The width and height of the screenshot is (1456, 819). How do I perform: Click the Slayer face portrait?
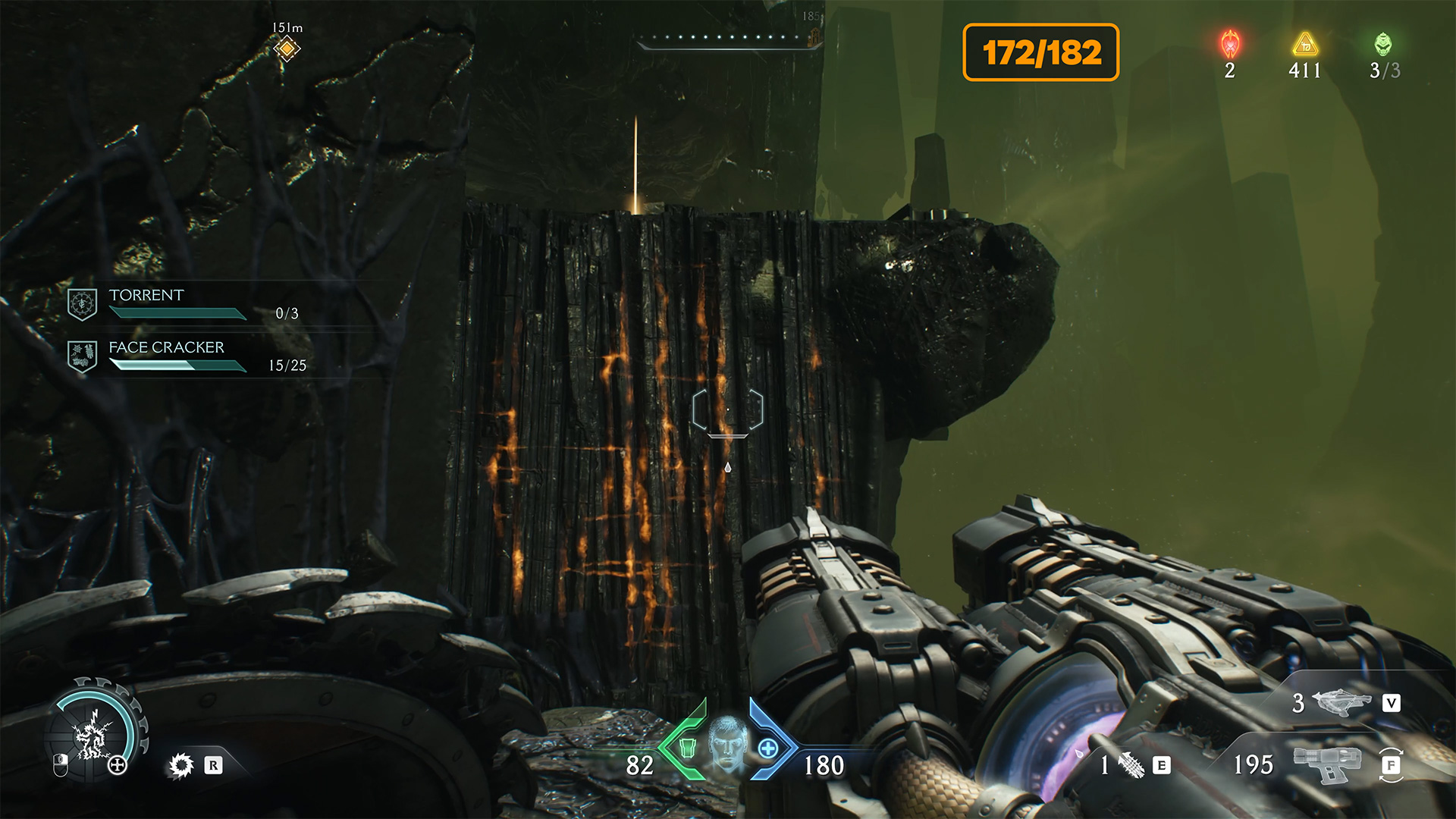(x=727, y=742)
